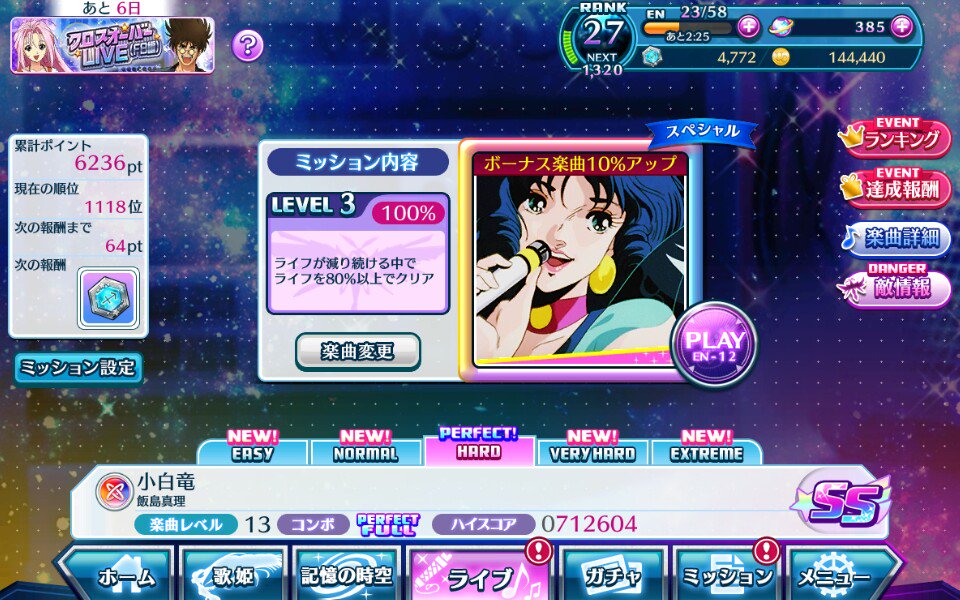The image size is (960, 600).
Task: Choose the HARD difficulty tab
Action: pos(479,450)
